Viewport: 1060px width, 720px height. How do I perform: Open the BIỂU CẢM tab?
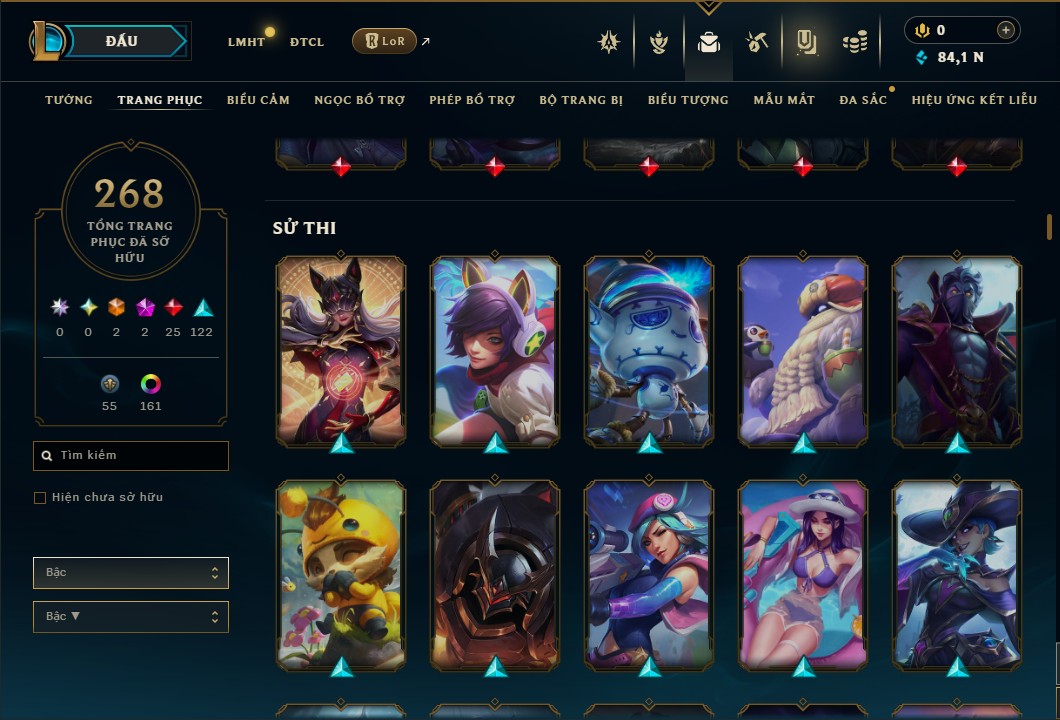[x=258, y=100]
